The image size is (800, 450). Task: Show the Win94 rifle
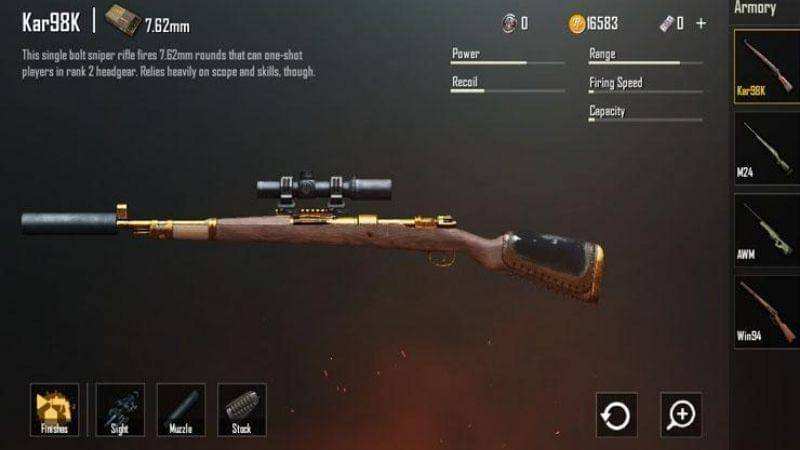[767, 312]
